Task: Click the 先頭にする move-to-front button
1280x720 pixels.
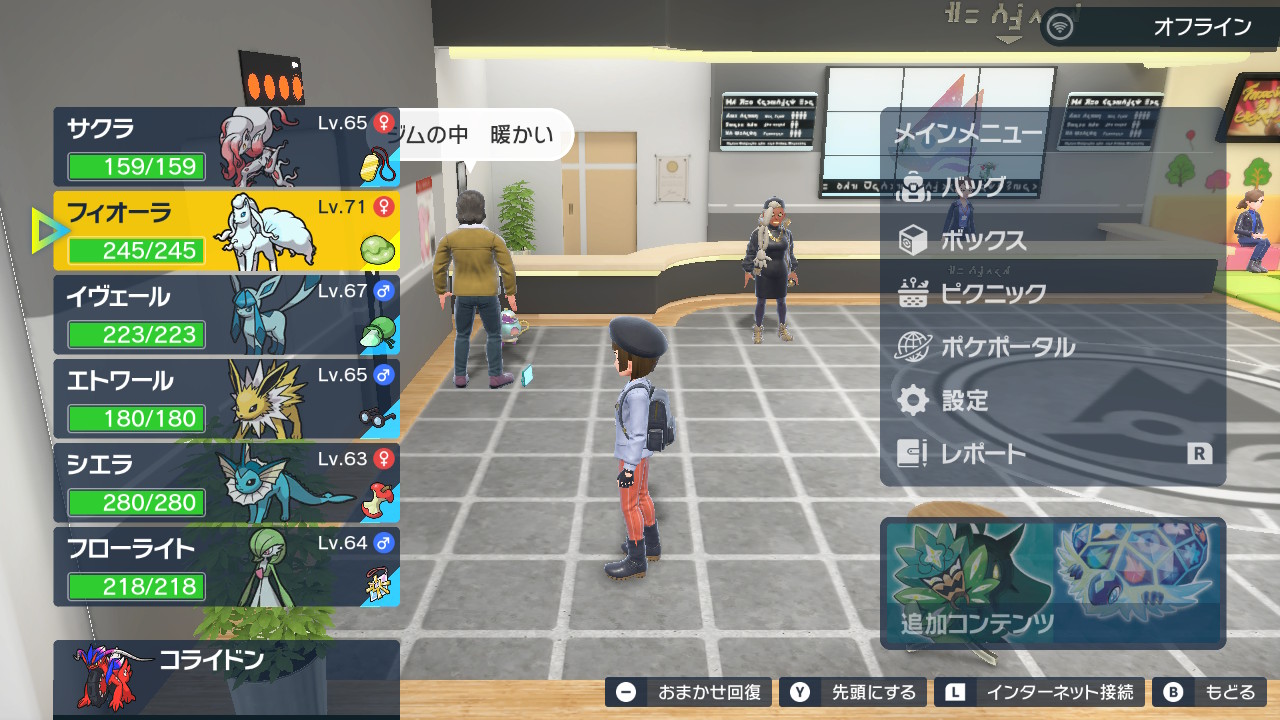Action: (854, 692)
